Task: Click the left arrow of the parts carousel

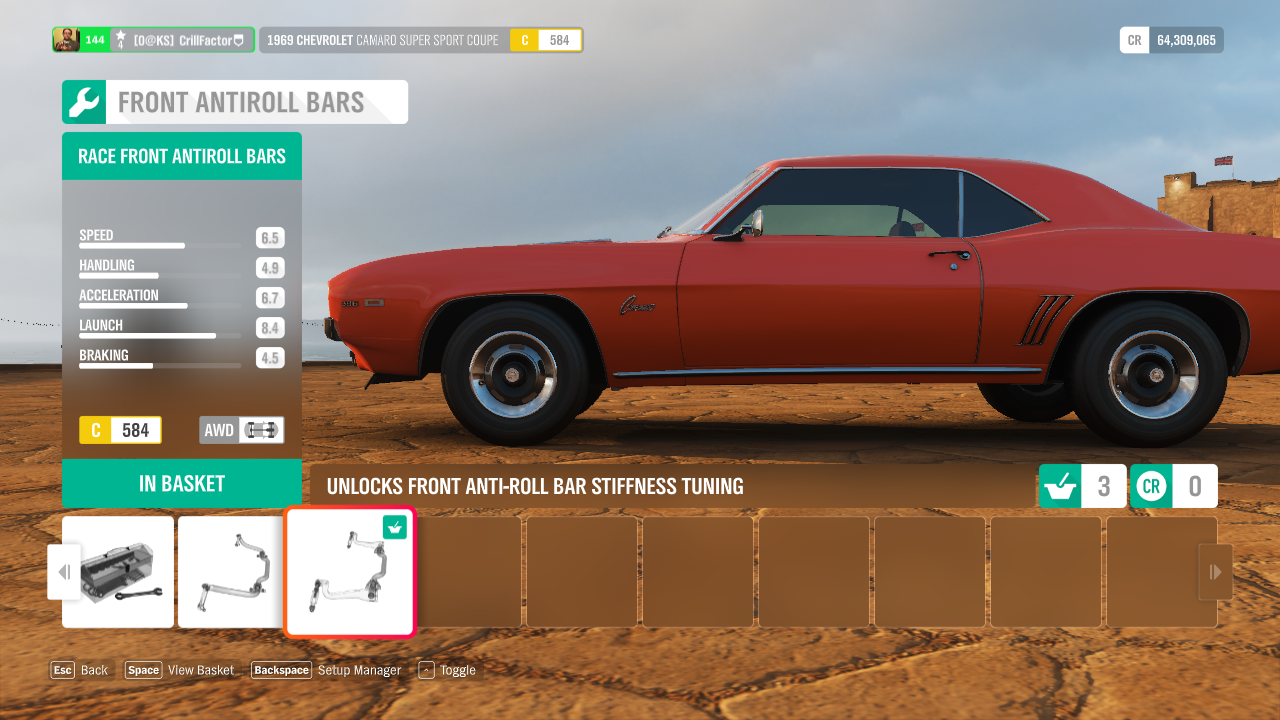Action: click(64, 572)
